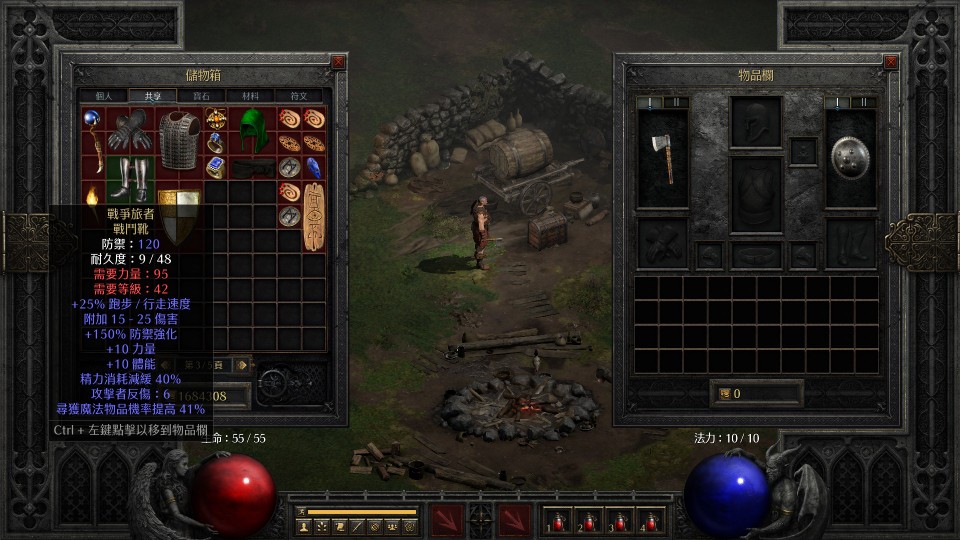This screenshot has width=960, height=540.
Task: Open the character screen from the mini menu
Action: tap(304, 525)
